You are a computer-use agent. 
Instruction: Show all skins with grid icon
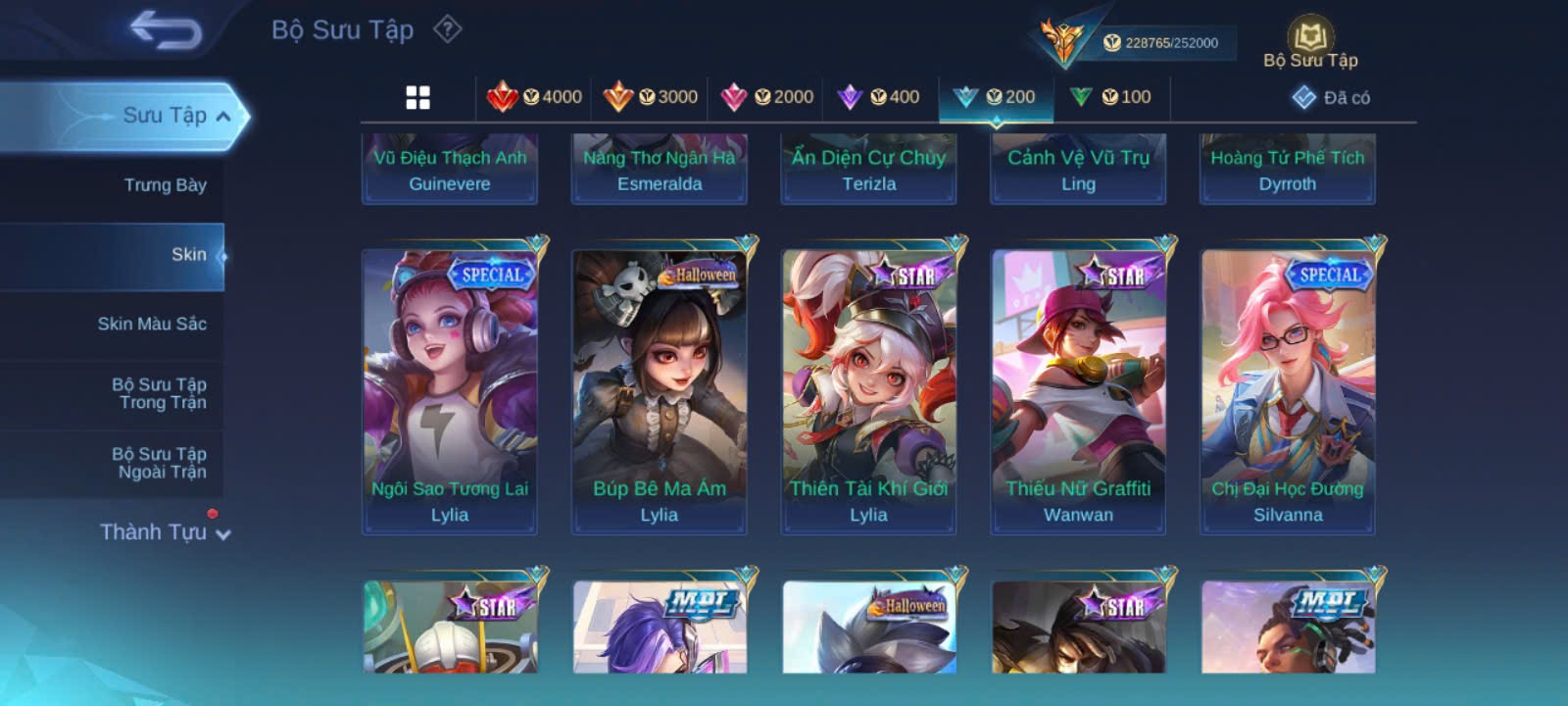(x=418, y=97)
